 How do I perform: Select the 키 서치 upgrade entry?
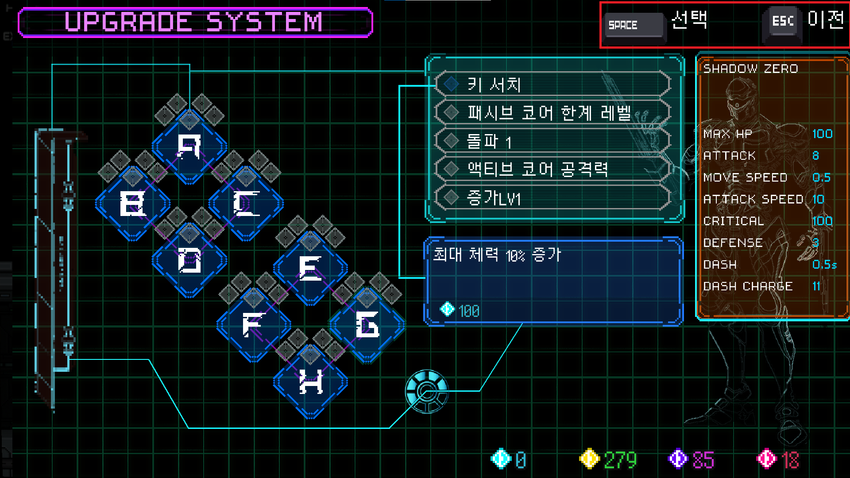click(553, 85)
